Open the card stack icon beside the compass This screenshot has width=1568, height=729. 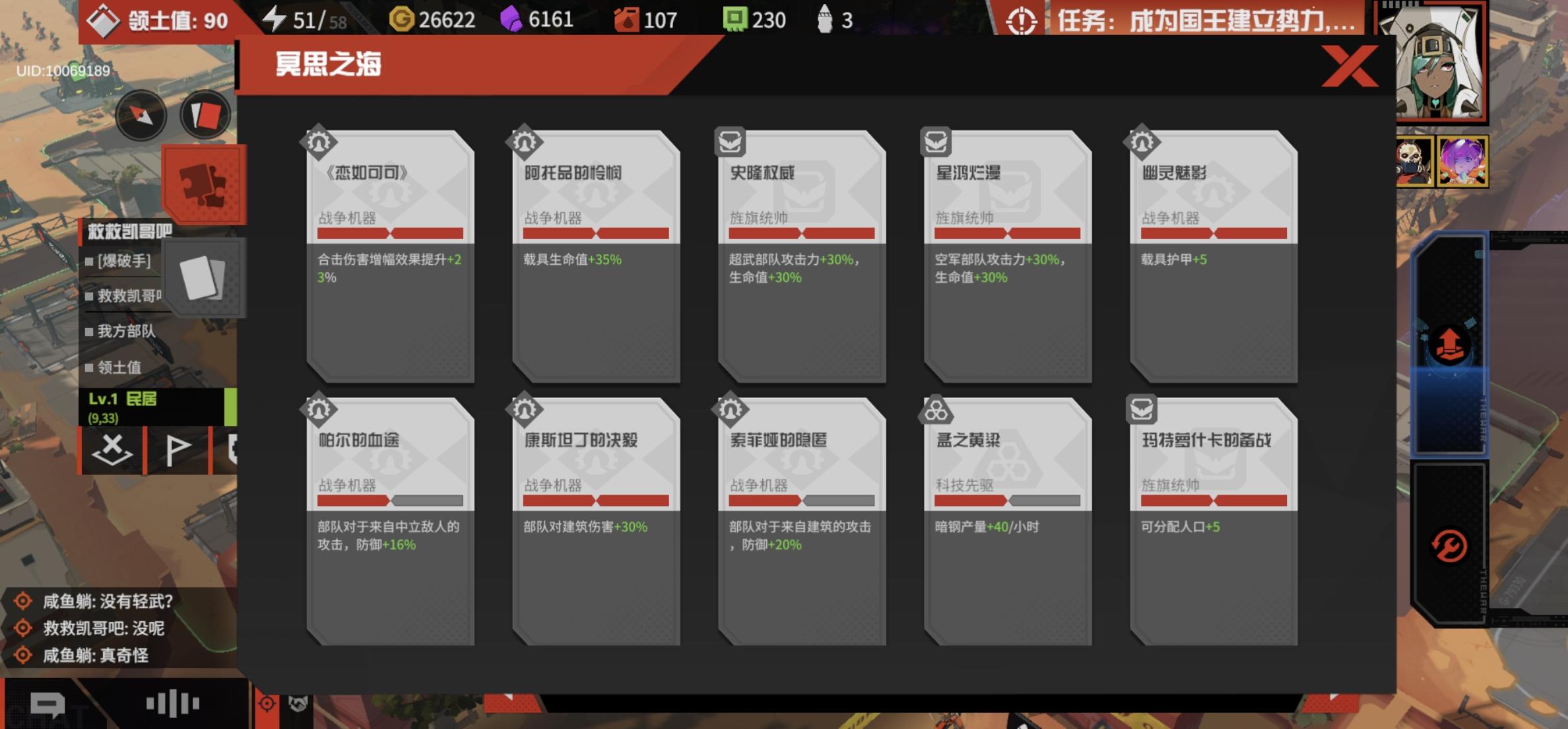(x=205, y=114)
